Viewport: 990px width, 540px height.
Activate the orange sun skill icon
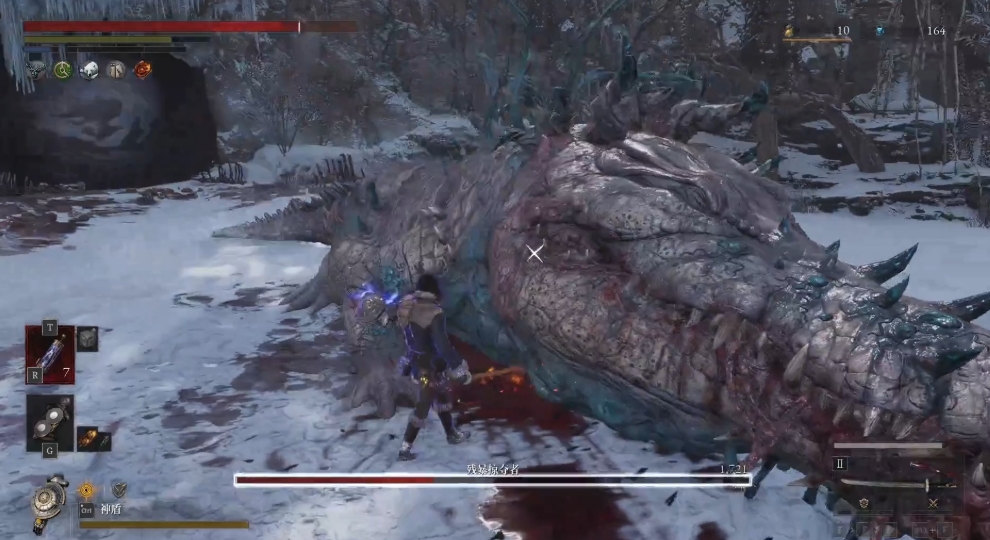click(87, 489)
